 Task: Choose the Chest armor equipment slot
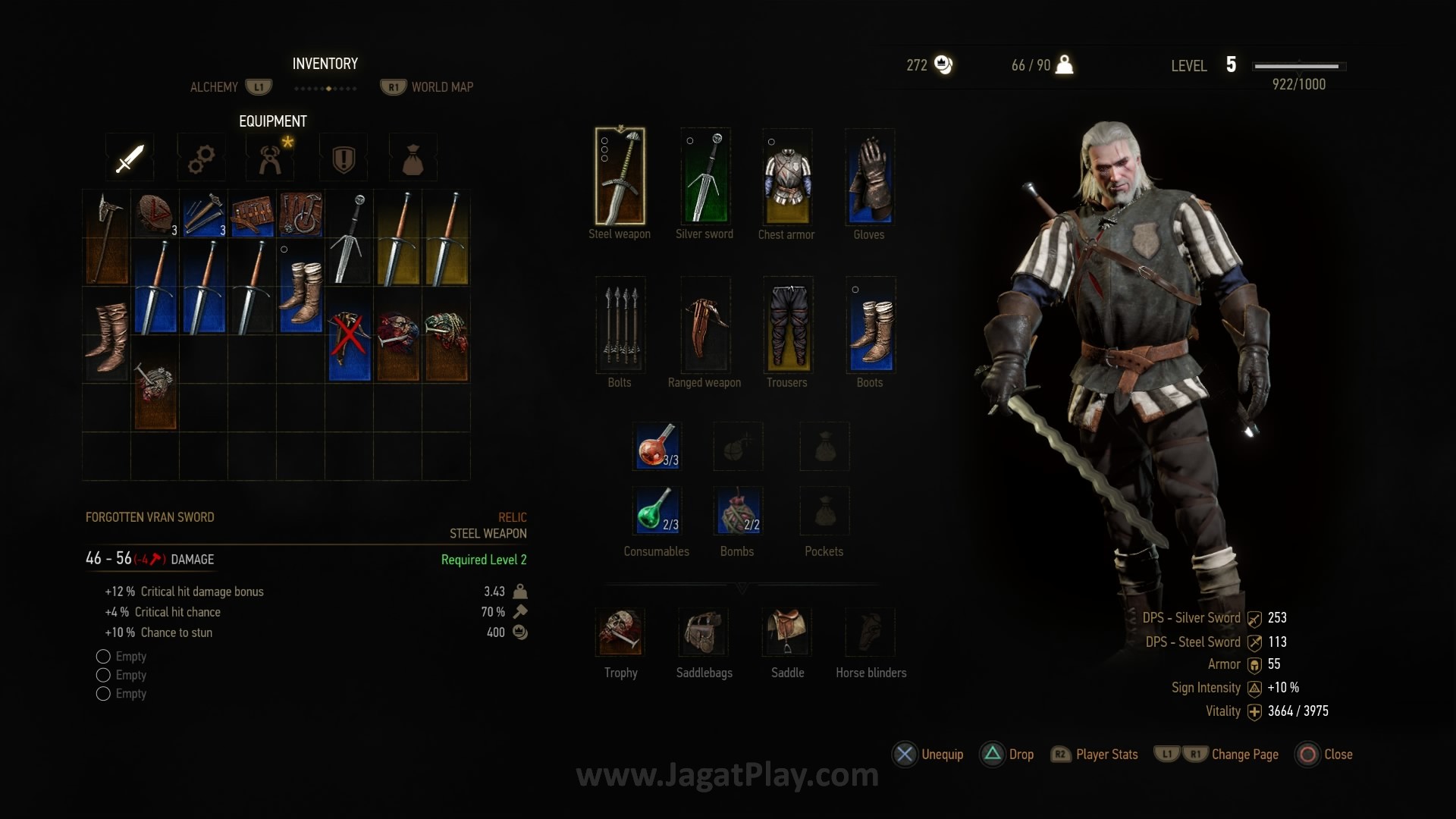coord(787,177)
